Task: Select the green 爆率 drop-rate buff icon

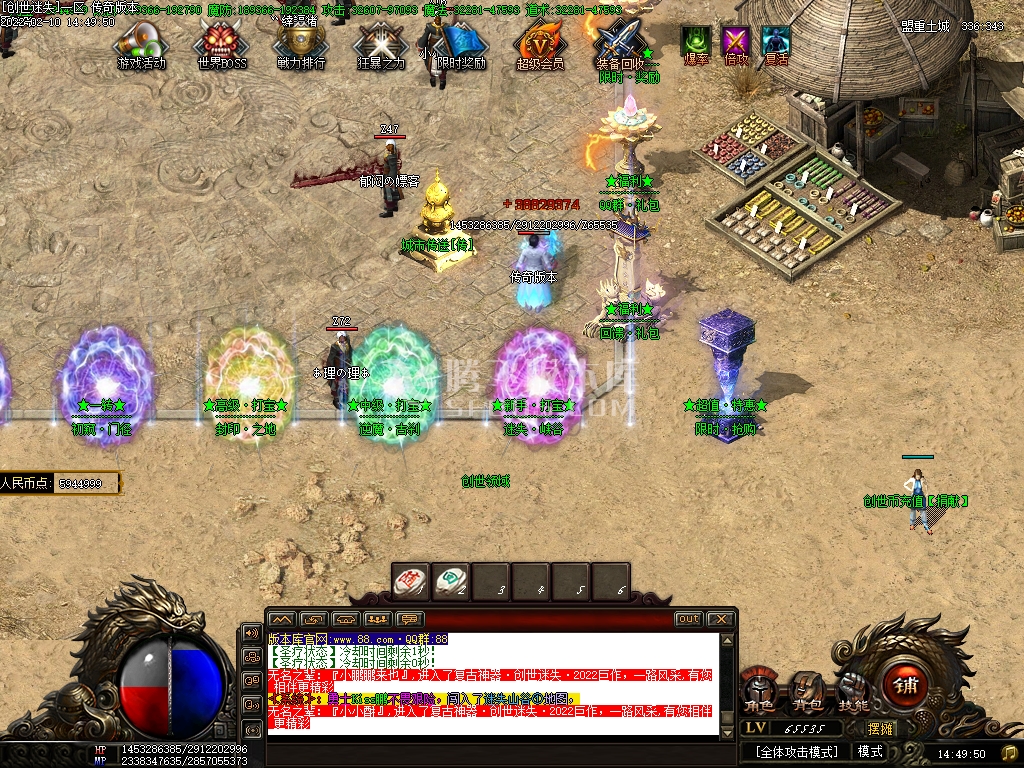Action: [x=696, y=41]
